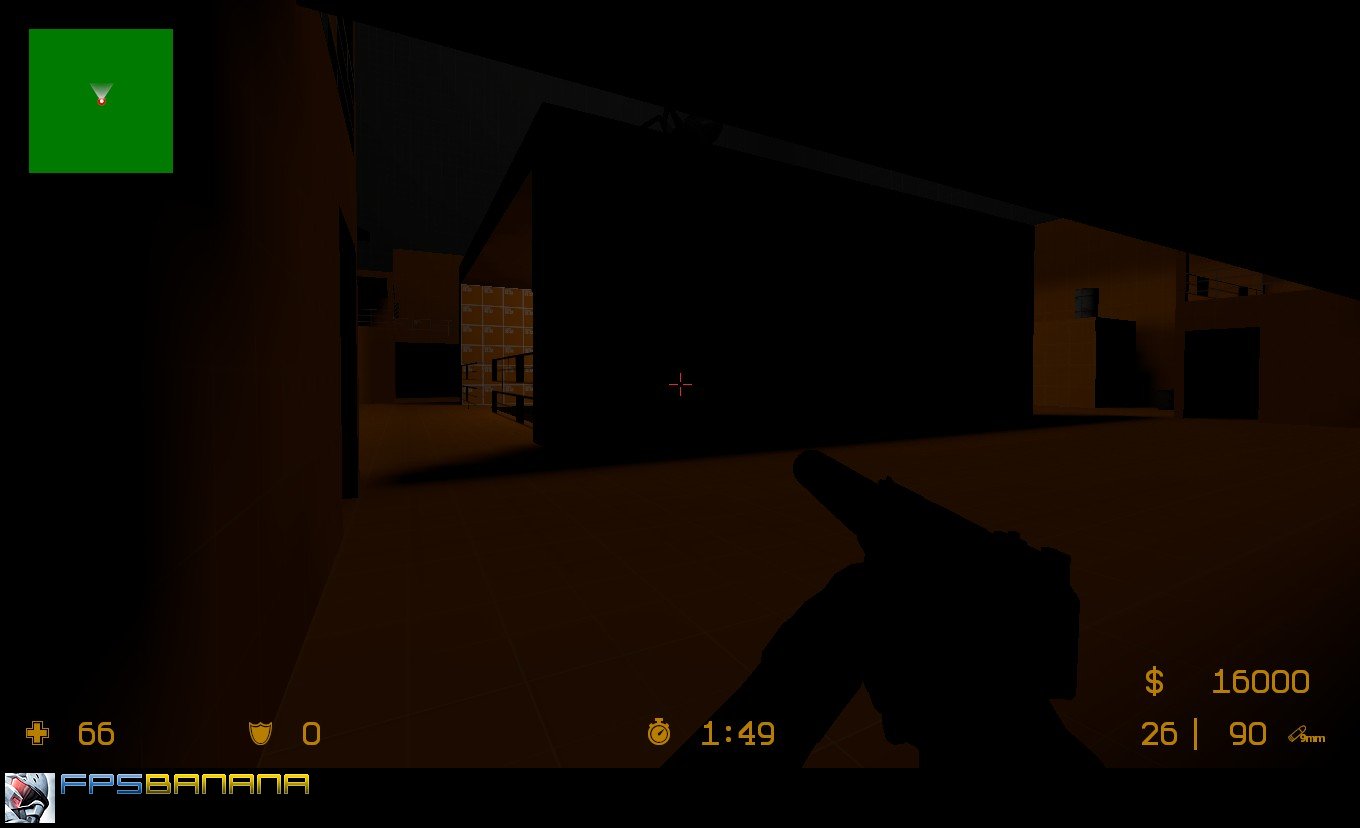Image resolution: width=1360 pixels, height=828 pixels.
Task: Click the player arrow on the radar
Action: coord(100,91)
